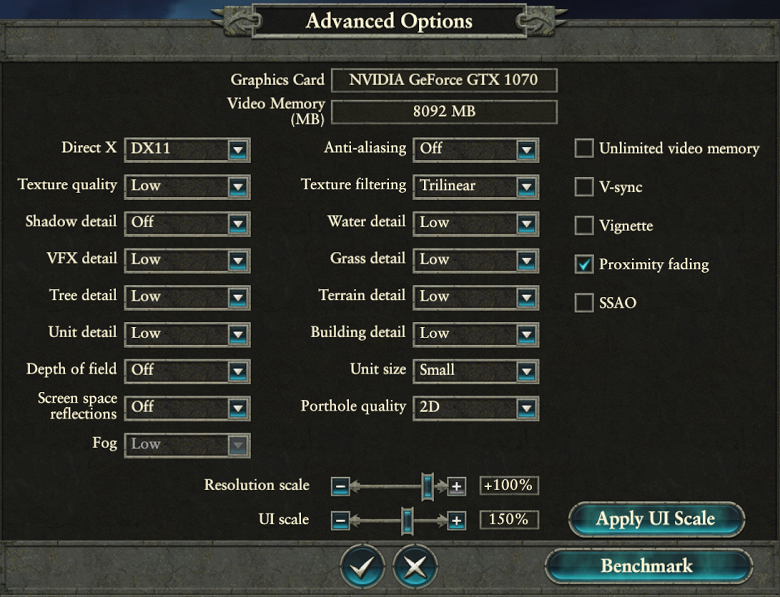
Task: Decrease Resolution scale with the minus button
Action: pos(340,487)
